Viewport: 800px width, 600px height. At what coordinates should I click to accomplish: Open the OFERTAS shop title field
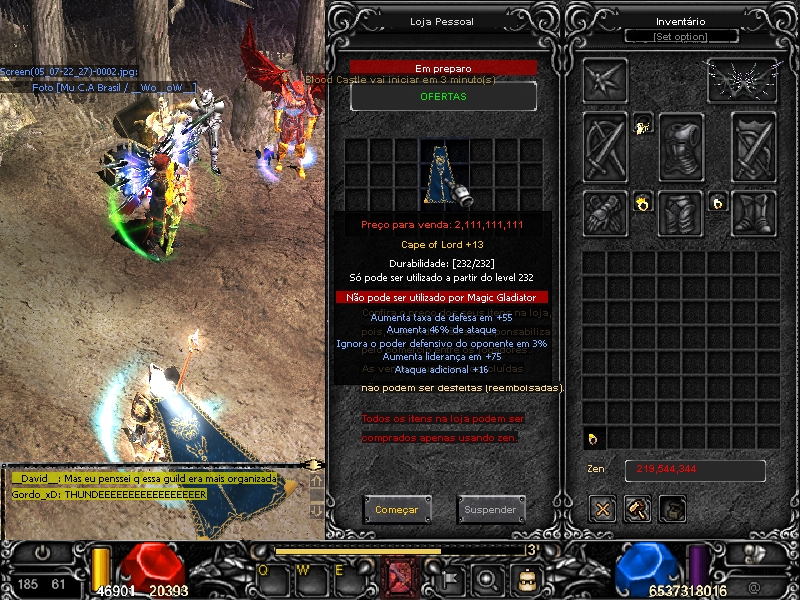443,96
